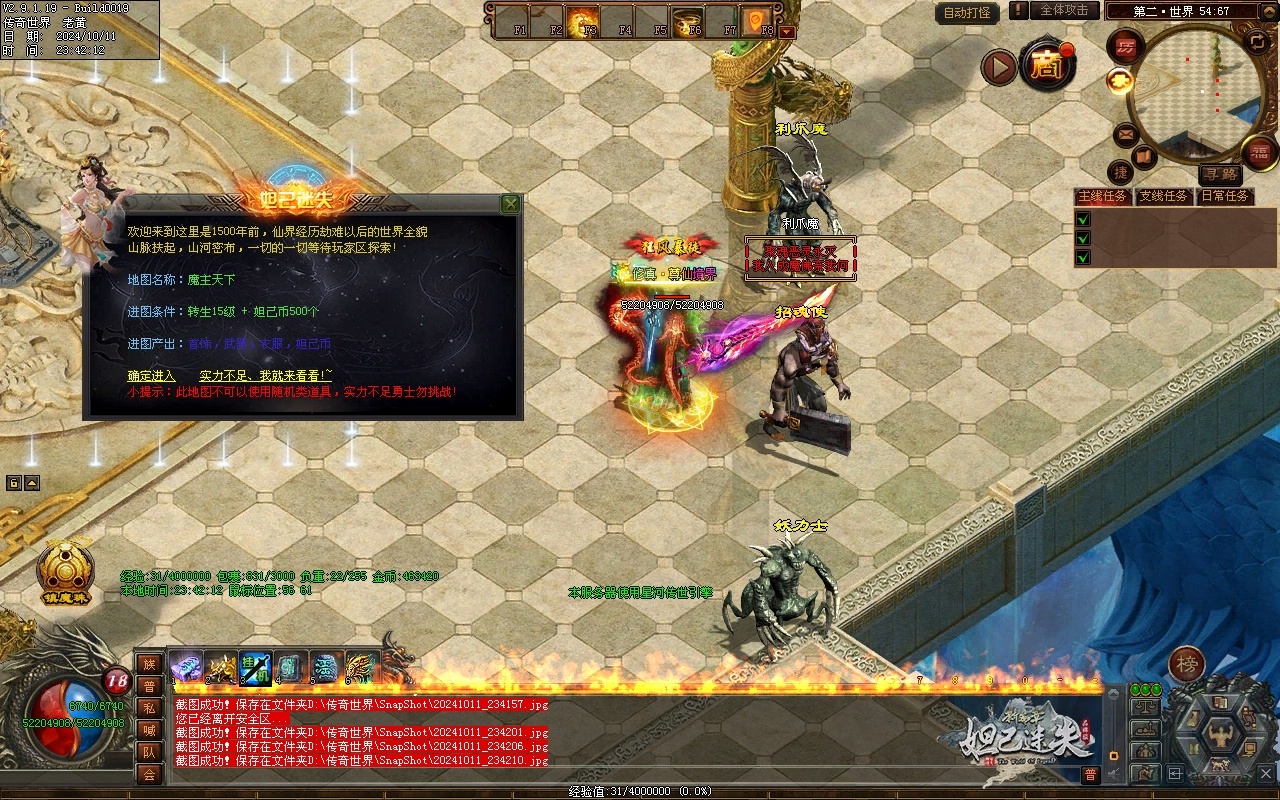The width and height of the screenshot is (1280, 800).
Task: Click the round play arrow button
Action: tap(998, 67)
